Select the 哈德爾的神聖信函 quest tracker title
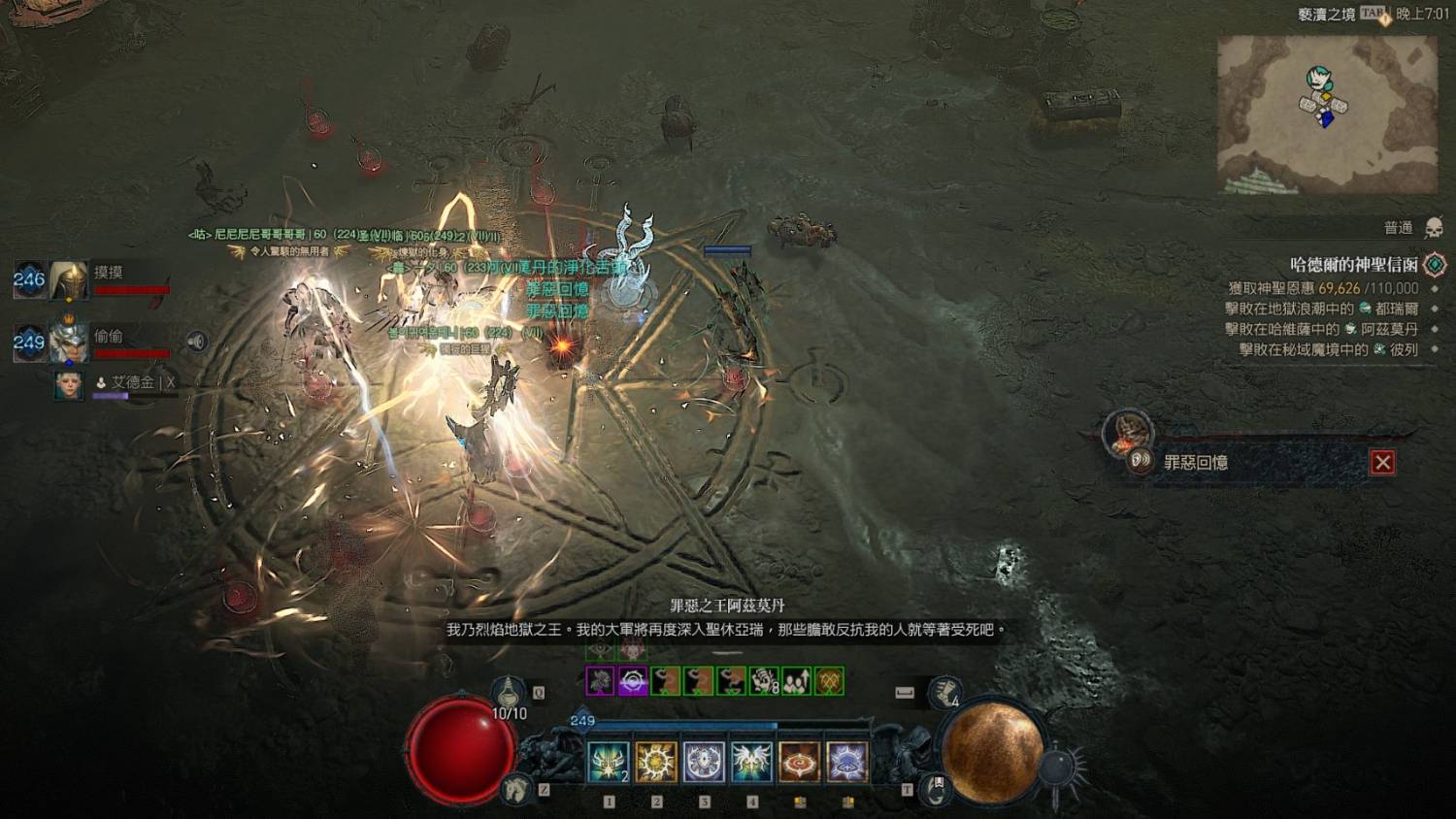The image size is (1456, 819). tap(1353, 264)
